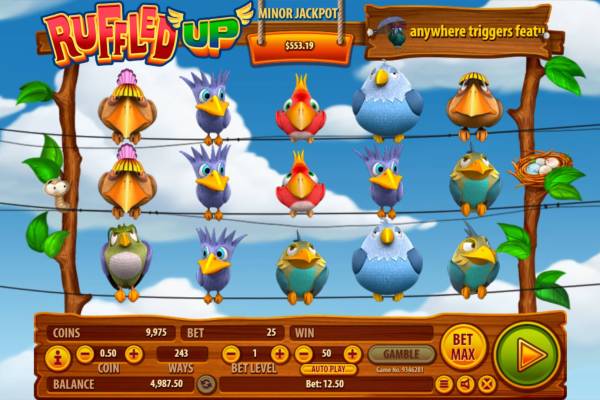Open the menu lines icon
600x400 pixels.
click(444, 383)
